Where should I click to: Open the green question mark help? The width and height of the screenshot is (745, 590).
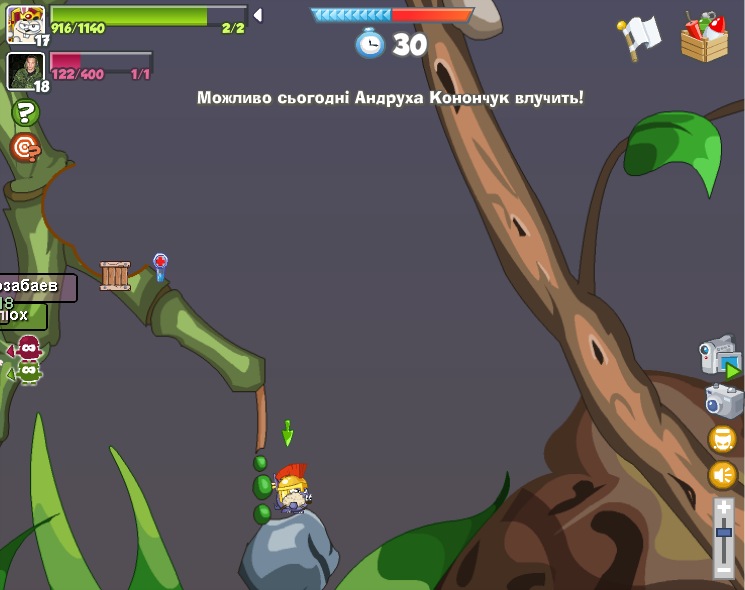pyautogui.click(x=25, y=114)
